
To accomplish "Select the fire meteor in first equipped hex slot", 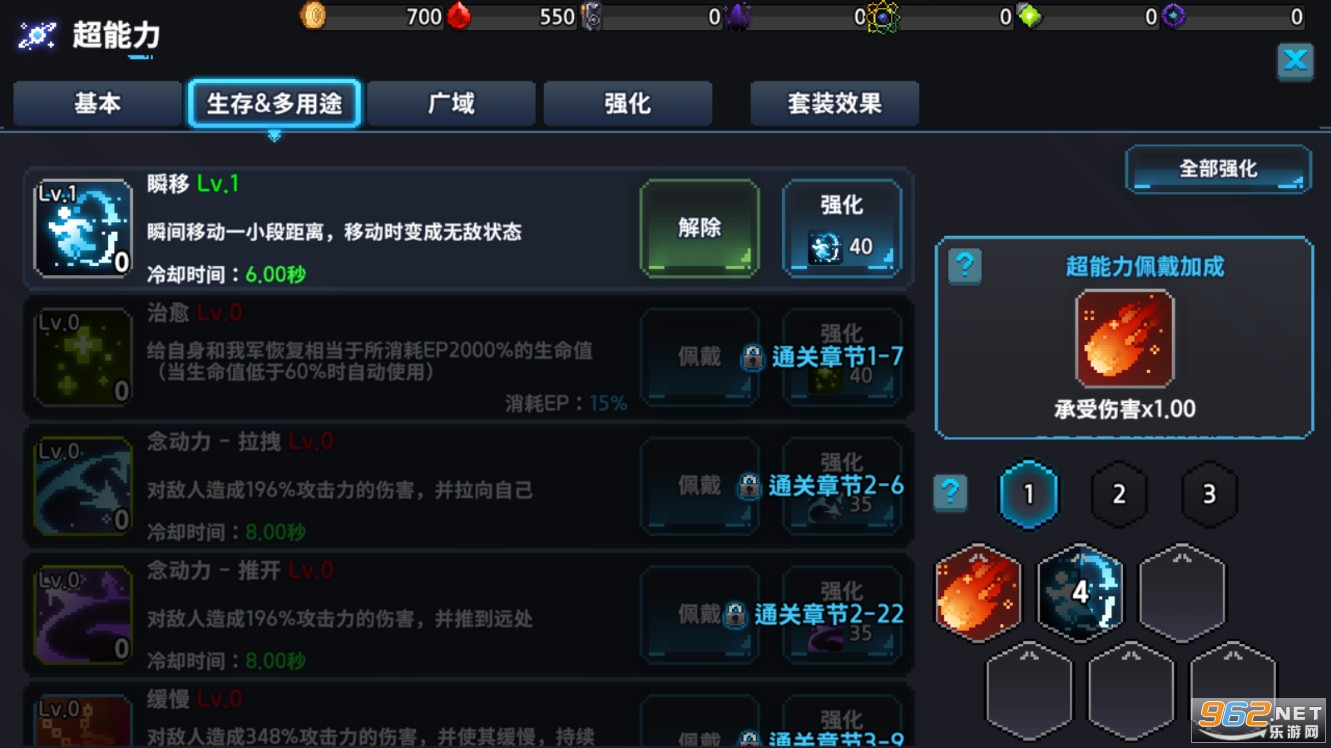I will click(977, 593).
